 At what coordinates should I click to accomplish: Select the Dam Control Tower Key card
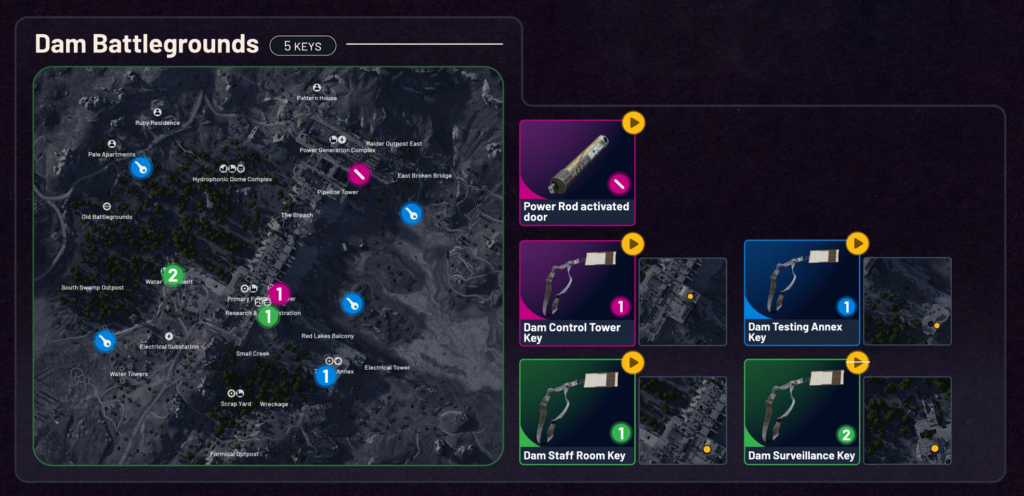(576, 293)
